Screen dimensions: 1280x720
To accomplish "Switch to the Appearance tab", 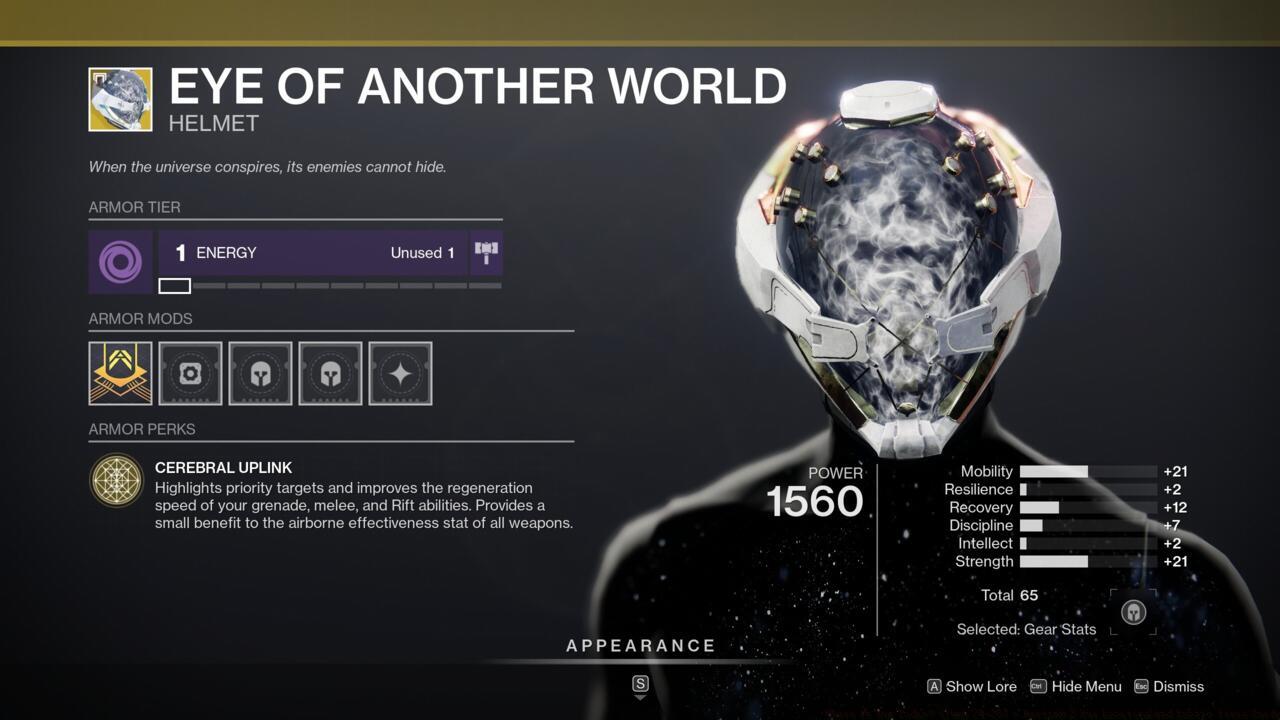I will pyautogui.click(x=640, y=645).
